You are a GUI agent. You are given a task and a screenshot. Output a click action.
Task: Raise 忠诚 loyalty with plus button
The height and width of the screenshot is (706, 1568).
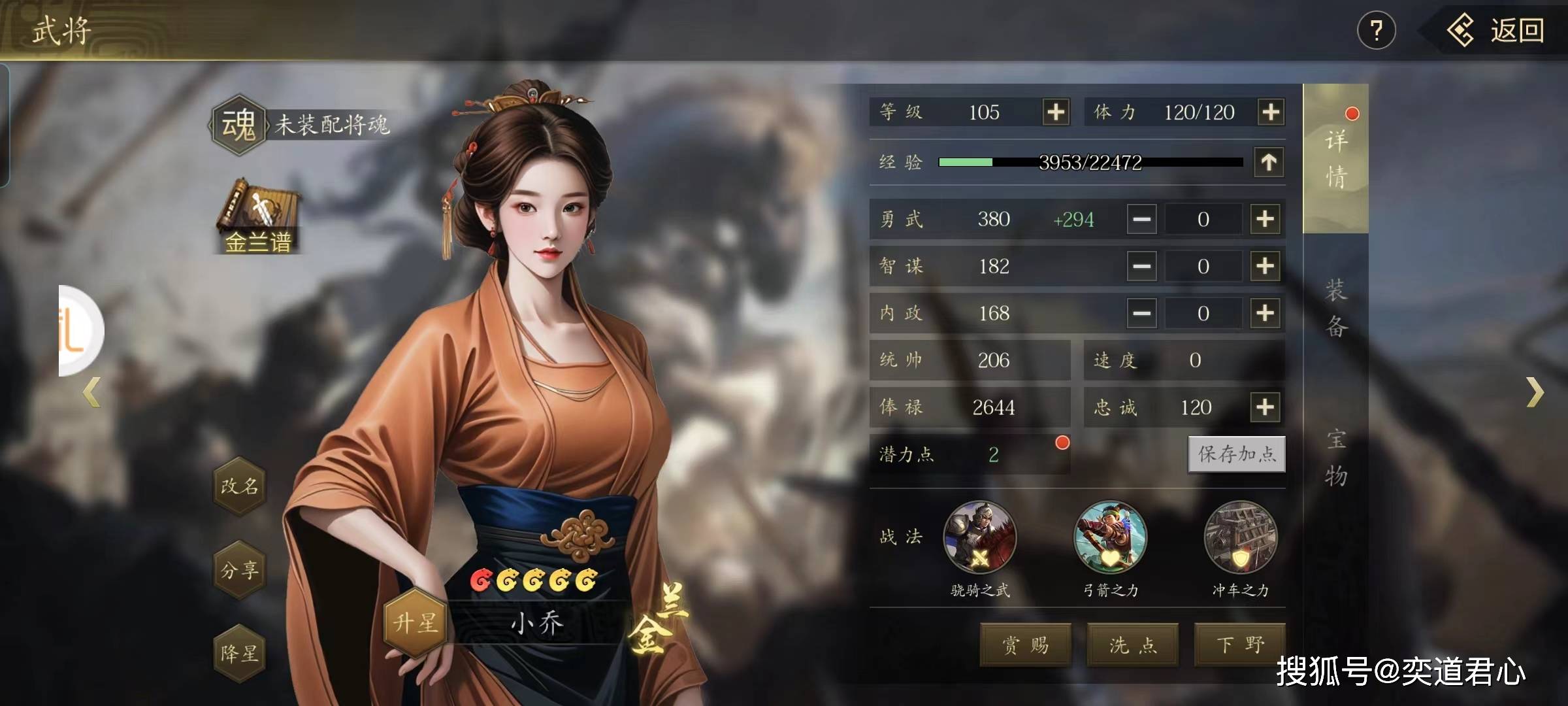1265,407
